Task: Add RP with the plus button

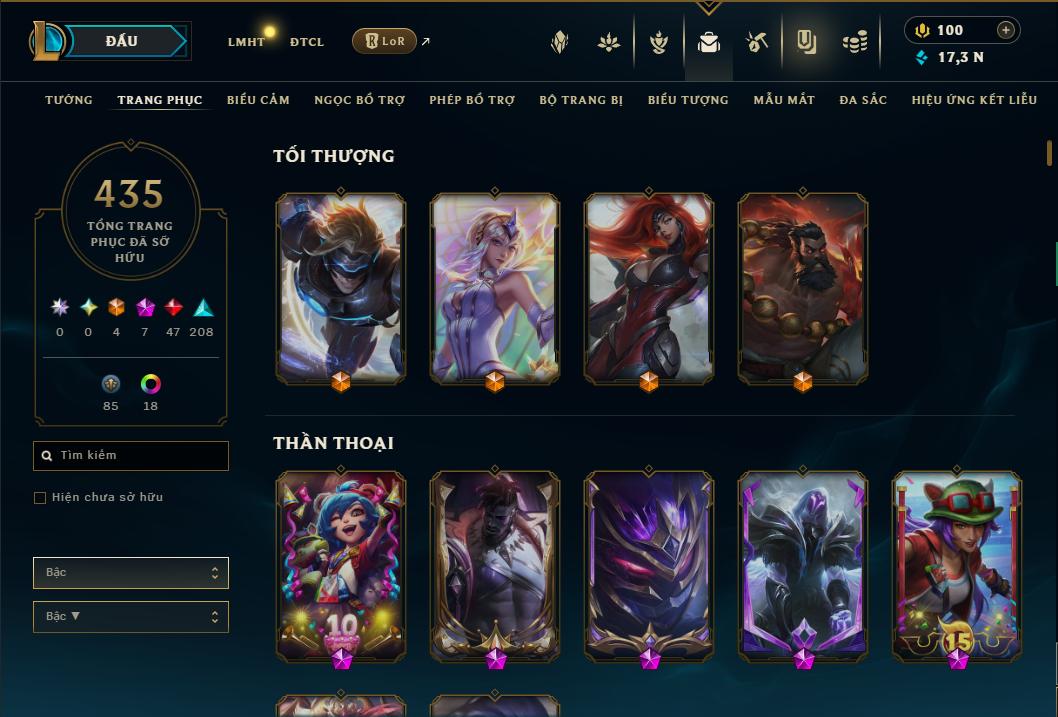Action: click(x=1006, y=30)
